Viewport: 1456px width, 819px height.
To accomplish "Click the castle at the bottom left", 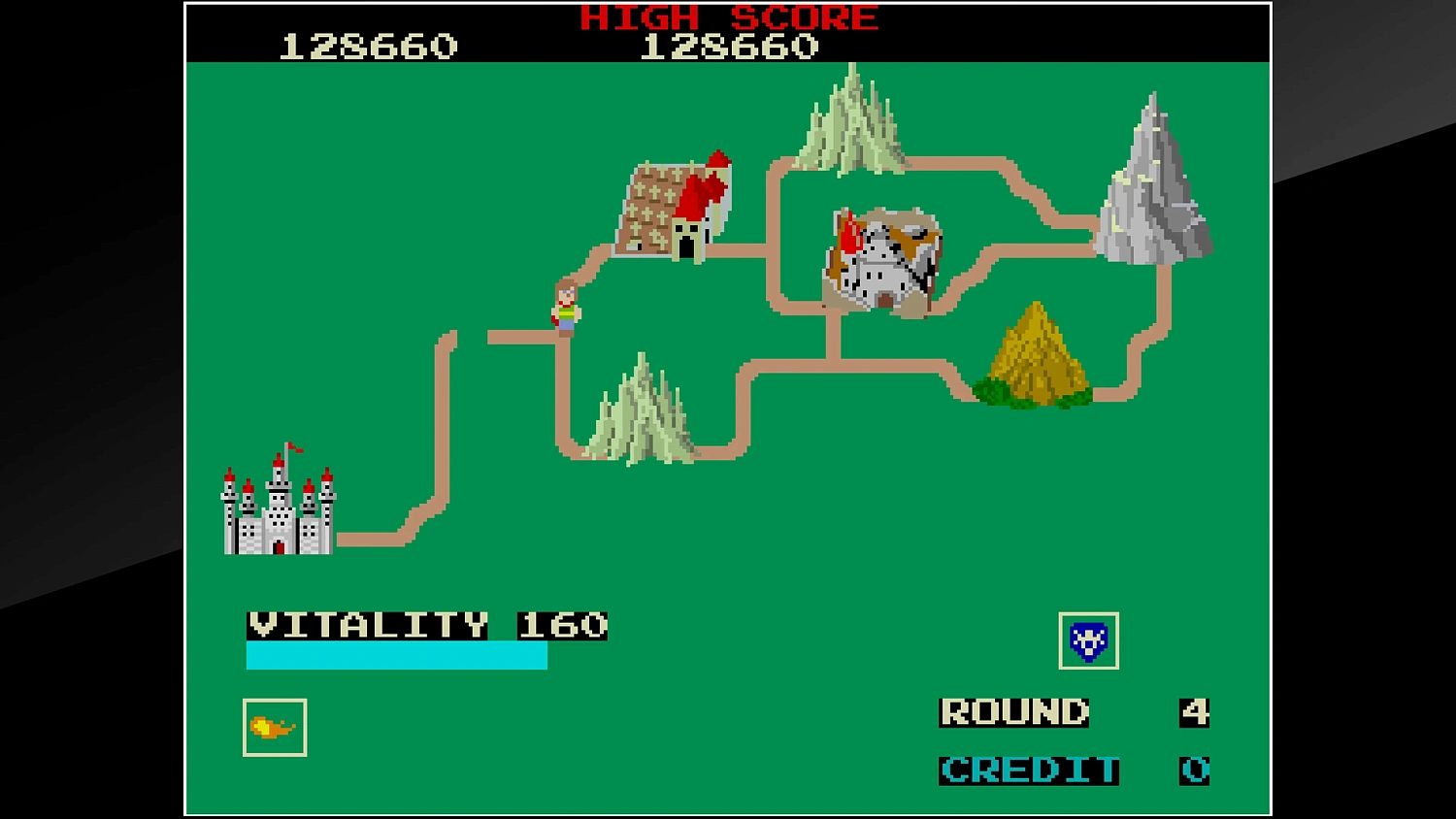I will [x=279, y=511].
